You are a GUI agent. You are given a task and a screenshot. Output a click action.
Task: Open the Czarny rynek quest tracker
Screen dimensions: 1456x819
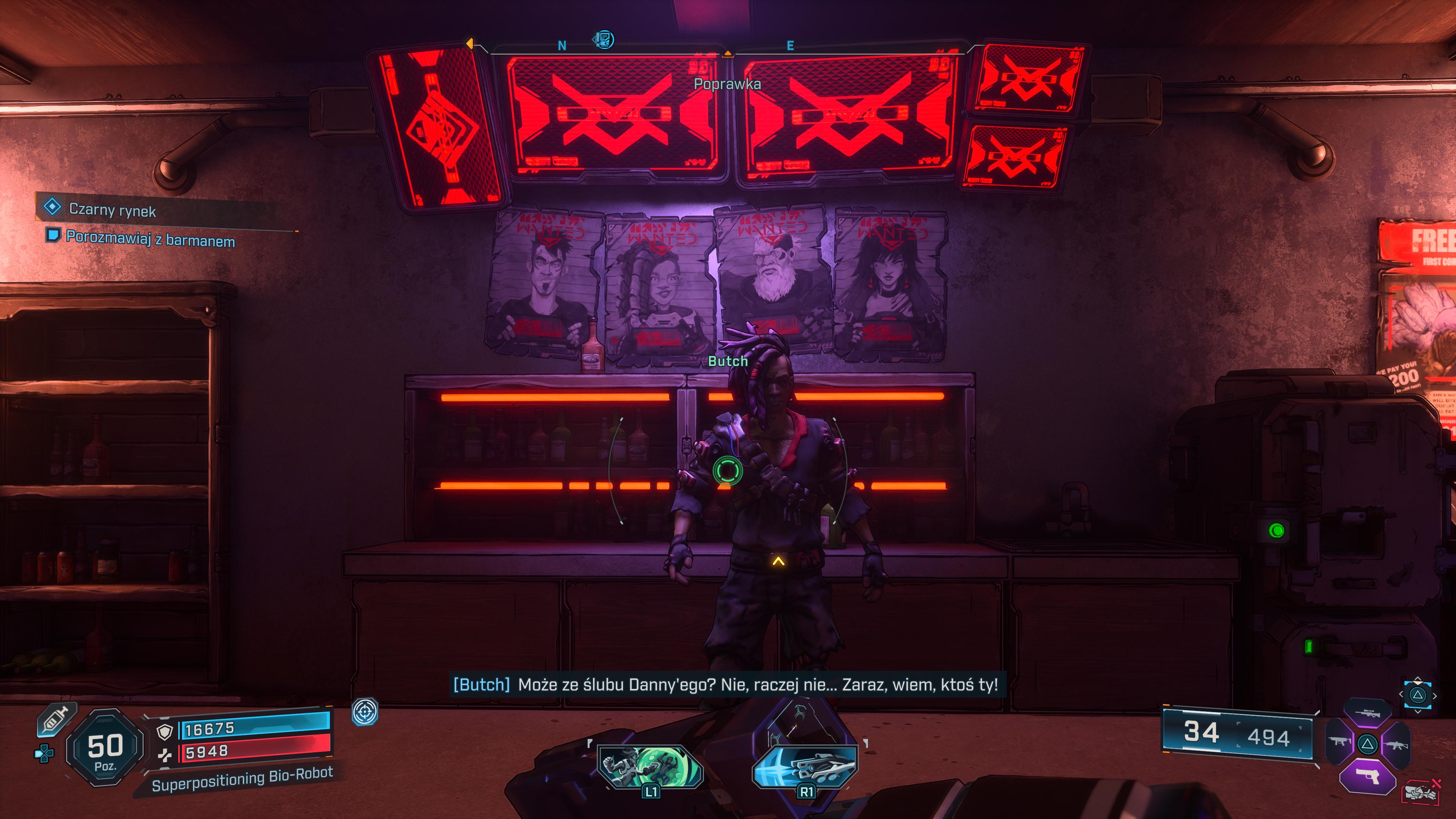point(112,209)
